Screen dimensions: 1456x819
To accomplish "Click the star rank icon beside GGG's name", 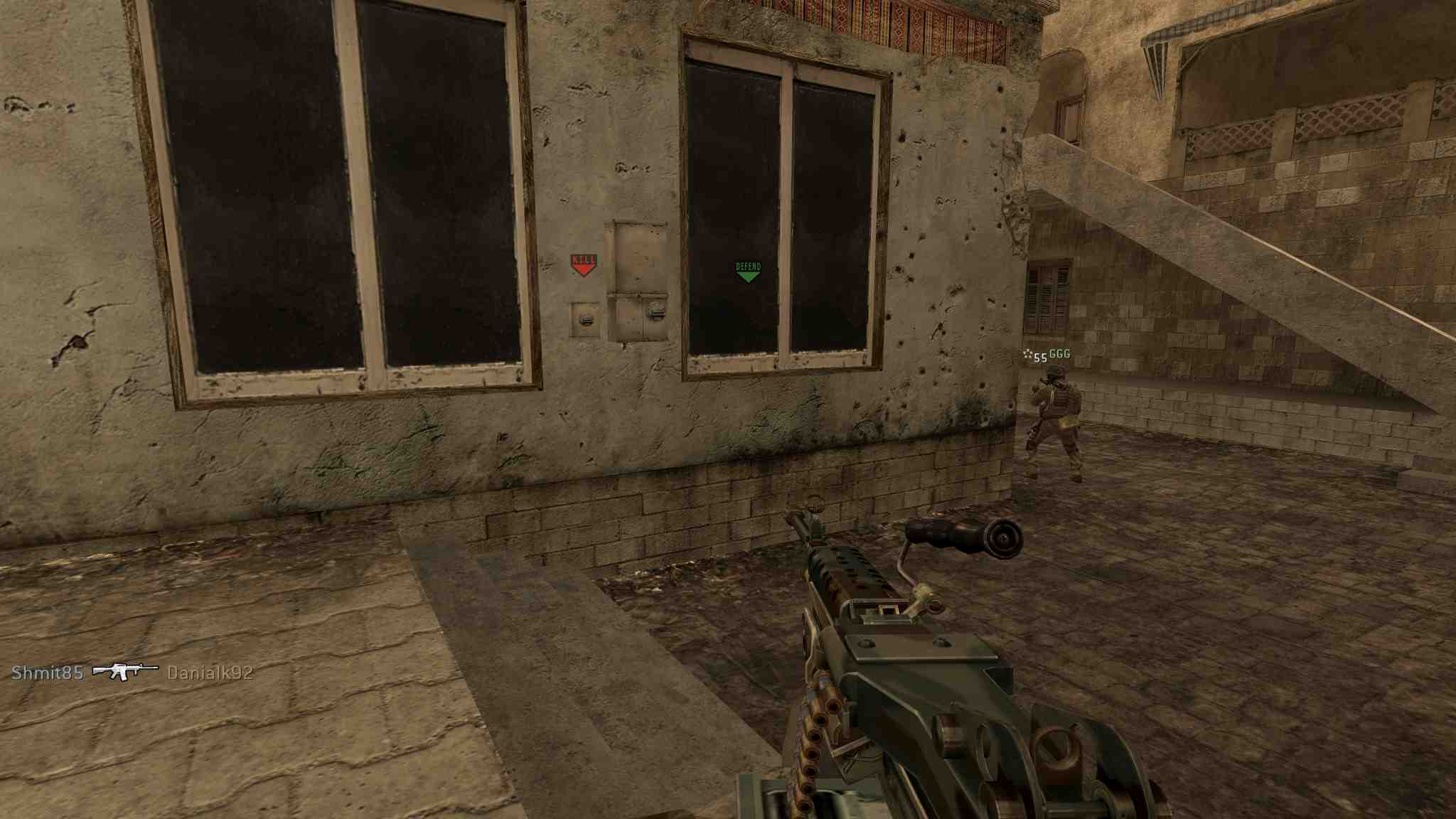I will click(x=1026, y=353).
